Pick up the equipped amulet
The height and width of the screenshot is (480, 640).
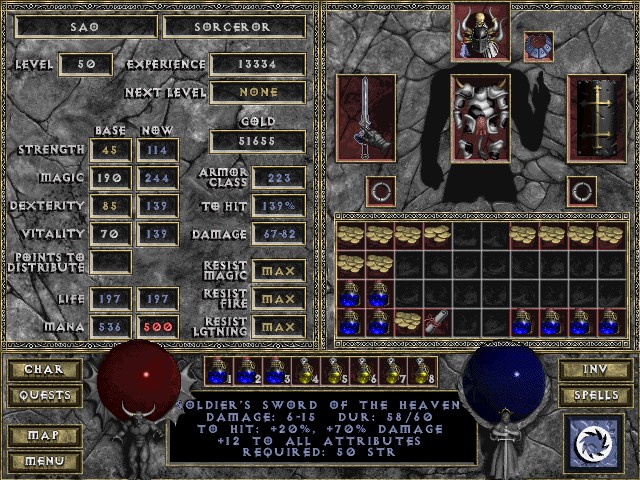click(538, 46)
